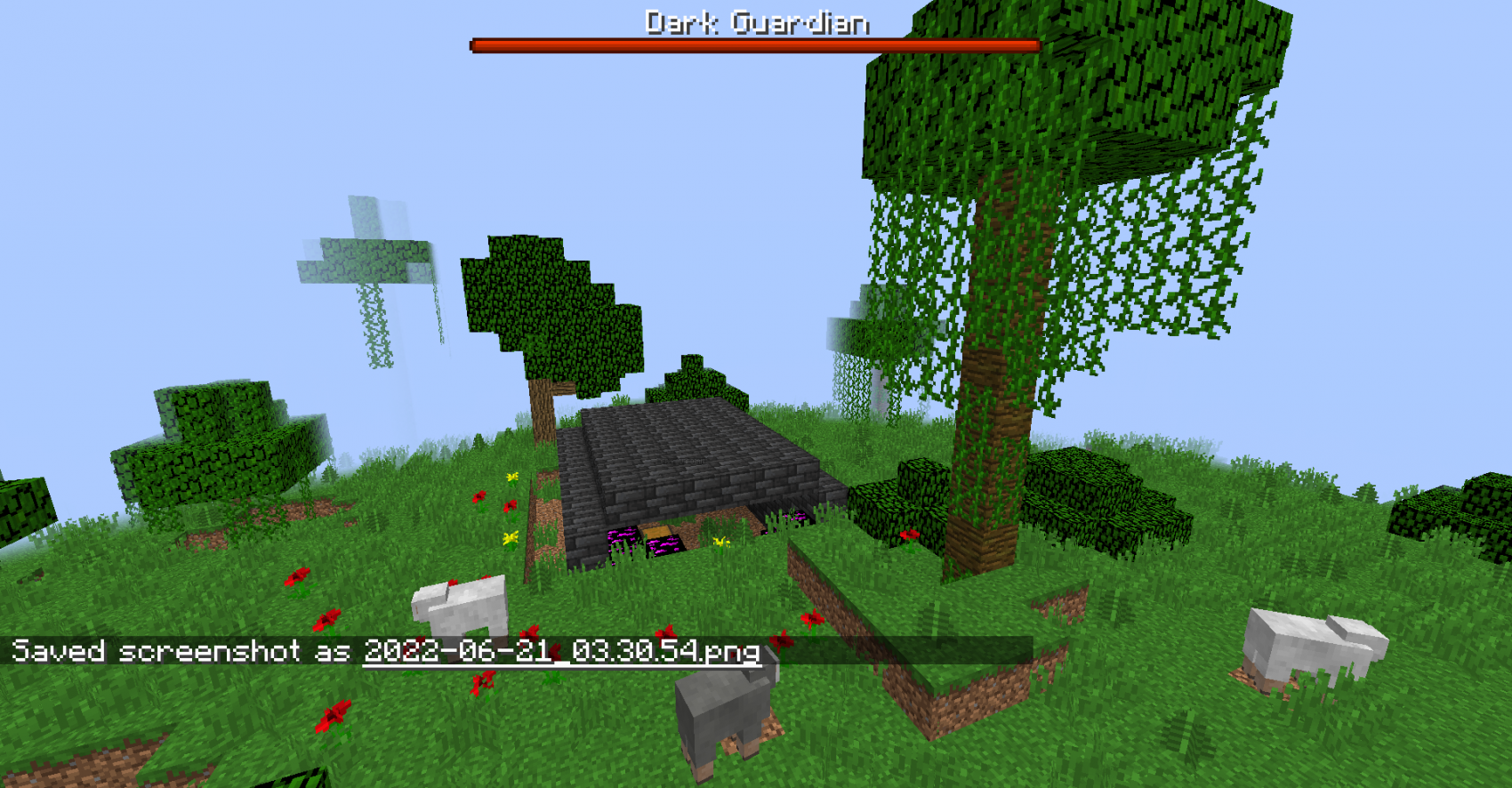Open the saved screenshot filename link
1512x788 pixels.
(x=561, y=651)
